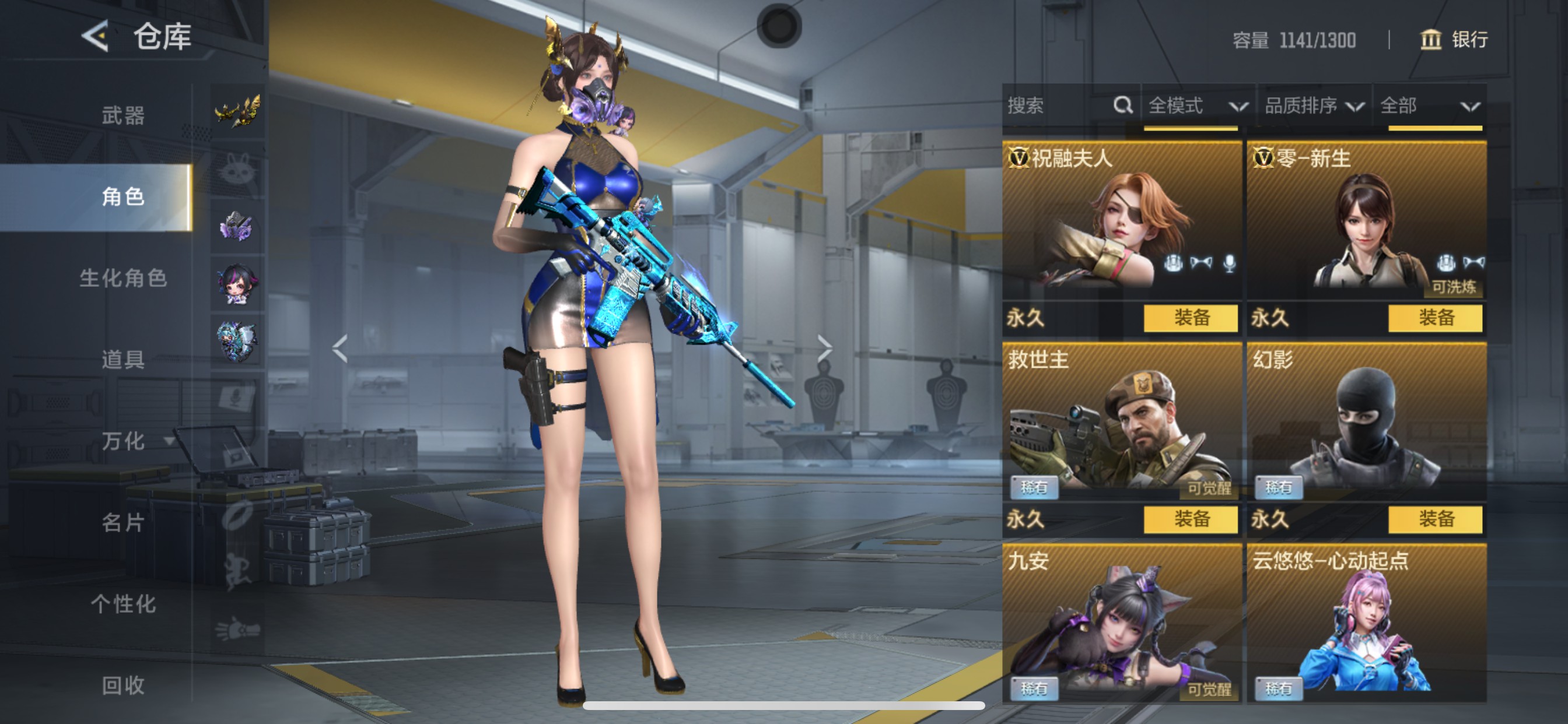1568x724 pixels.
Task: Open the 回收 section
Action: coord(123,686)
